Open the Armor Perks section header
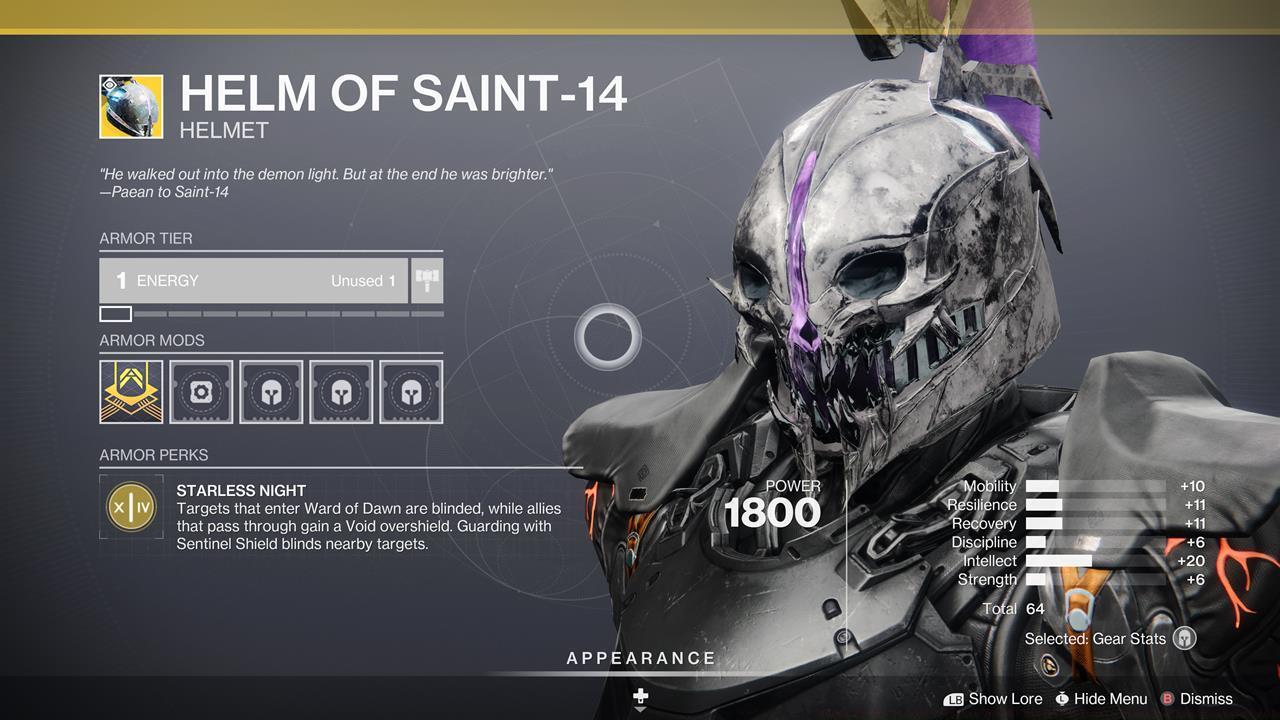 click(x=152, y=454)
